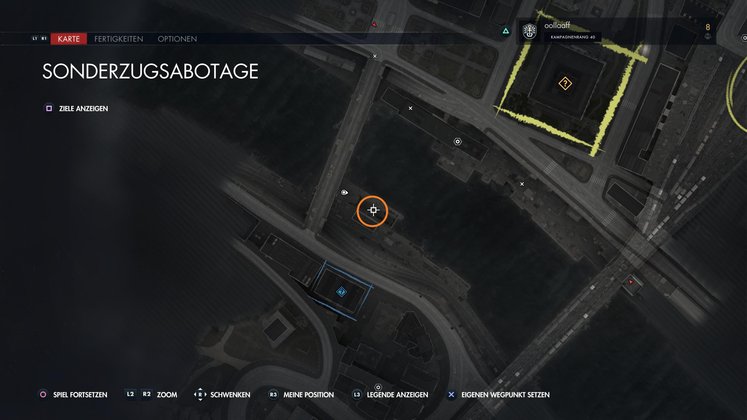Click the eye icon map marker
Viewport: 747px width, 420px height.
pyautogui.click(x=344, y=192)
